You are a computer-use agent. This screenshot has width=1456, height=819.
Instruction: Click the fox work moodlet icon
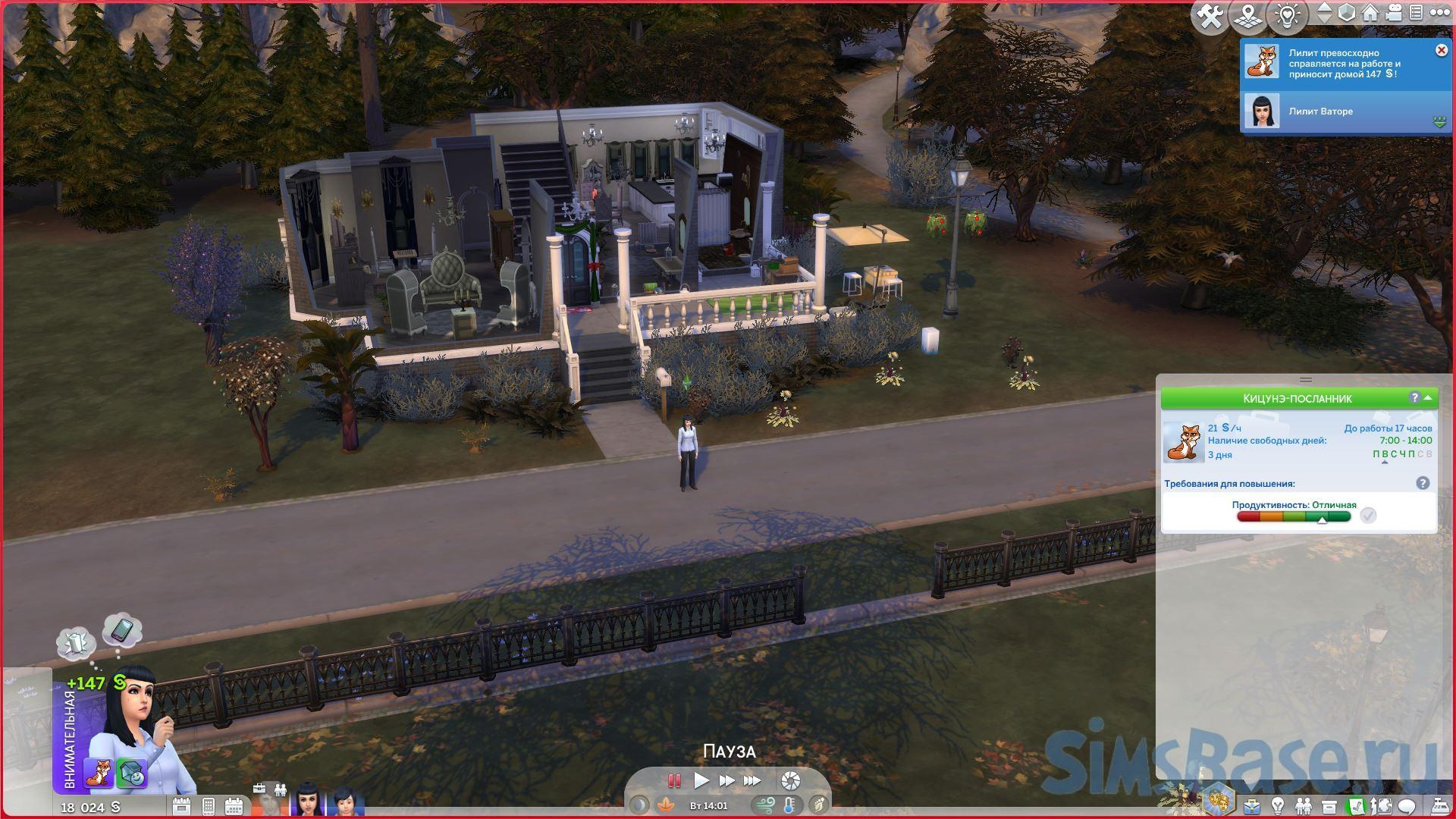[99, 772]
